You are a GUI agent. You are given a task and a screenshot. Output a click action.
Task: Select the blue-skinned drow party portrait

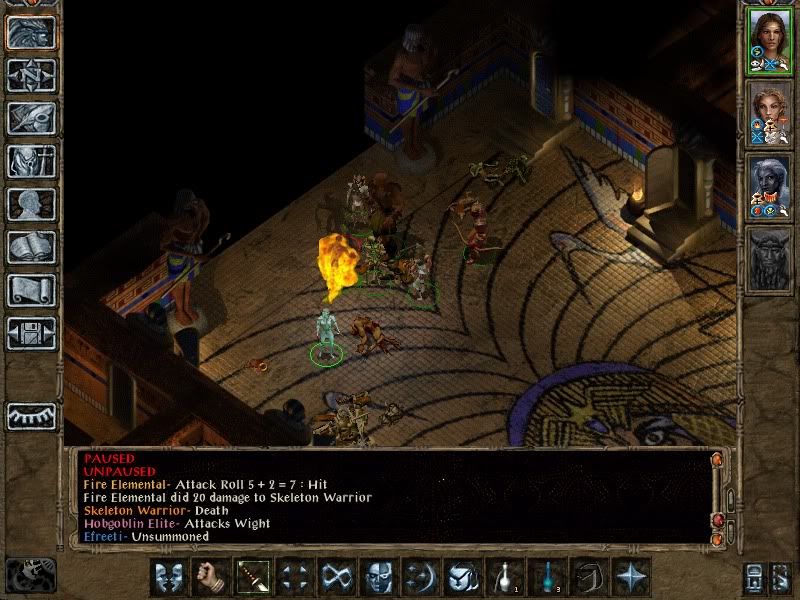[768, 183]
